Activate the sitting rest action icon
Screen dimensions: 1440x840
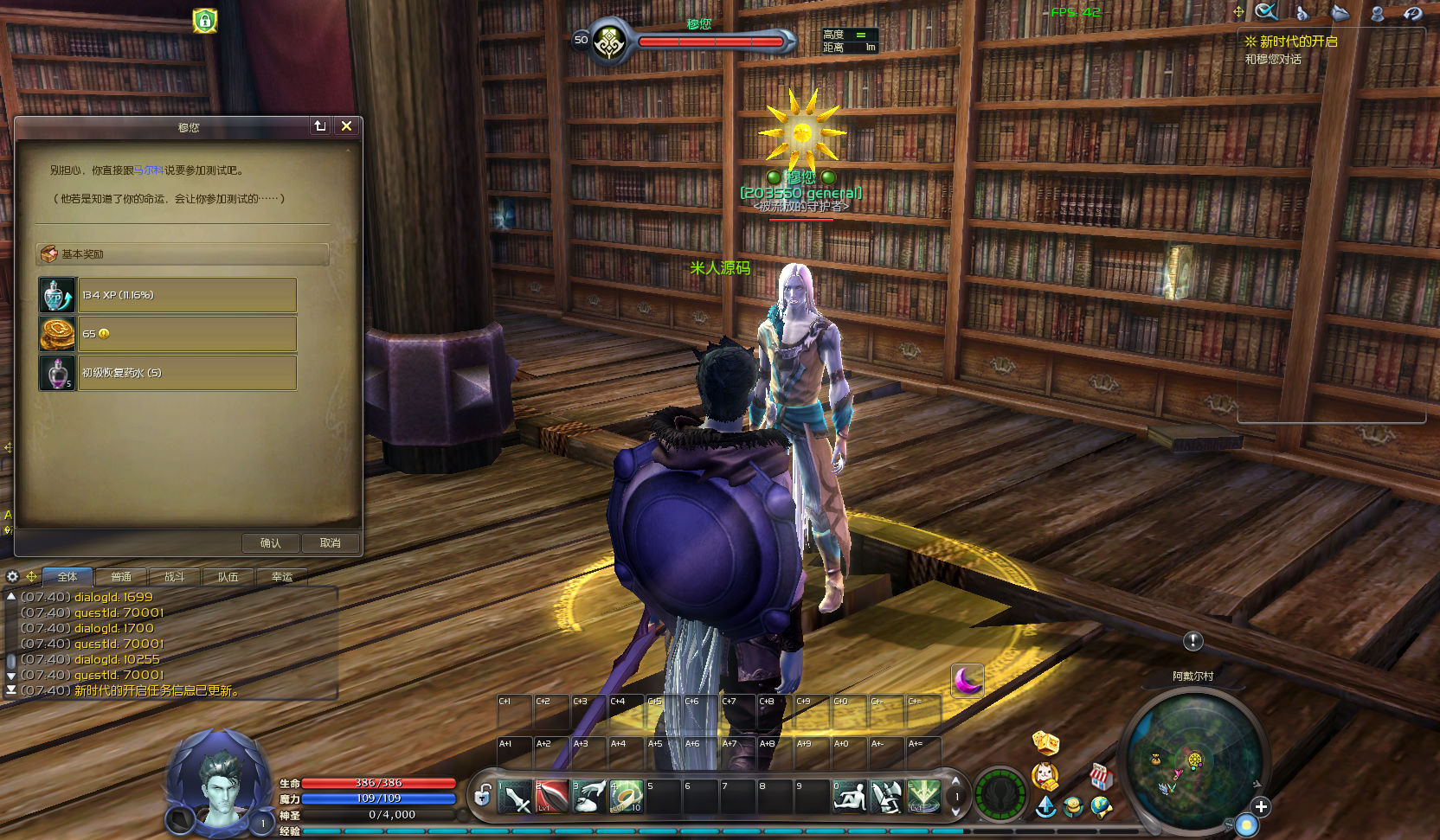849,797
